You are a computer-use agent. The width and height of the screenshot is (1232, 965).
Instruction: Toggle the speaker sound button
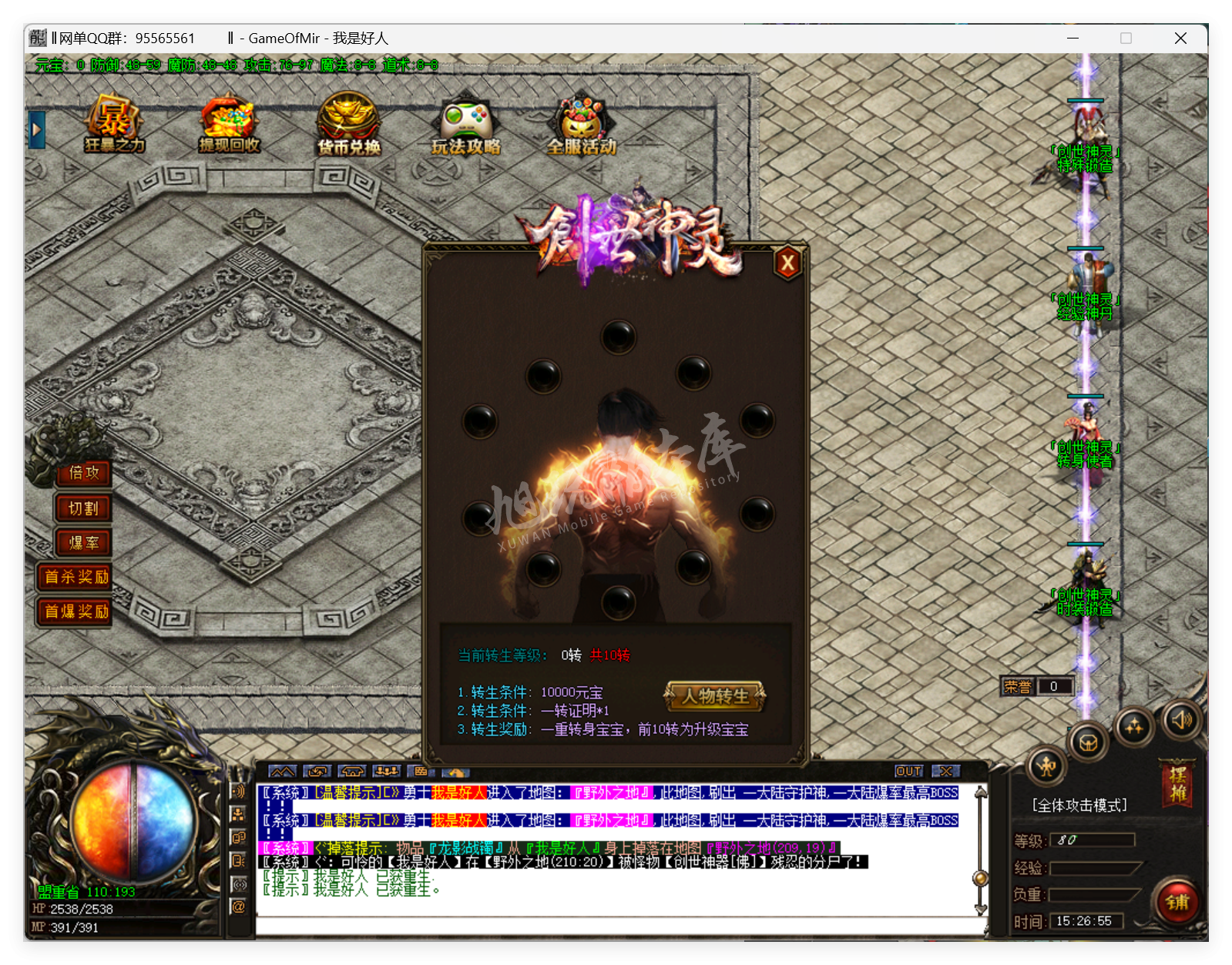coord(1181,720)
